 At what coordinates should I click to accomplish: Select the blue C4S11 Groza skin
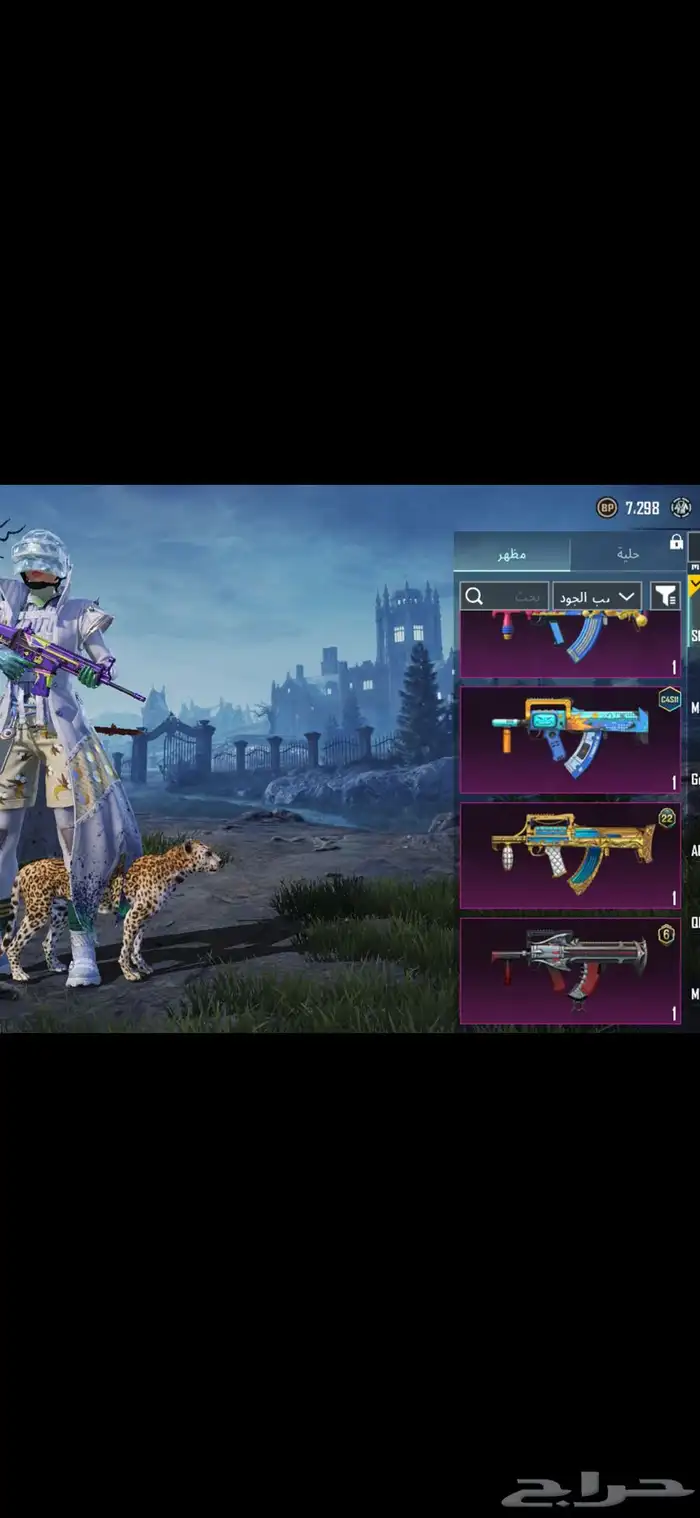tap(570, 740)
